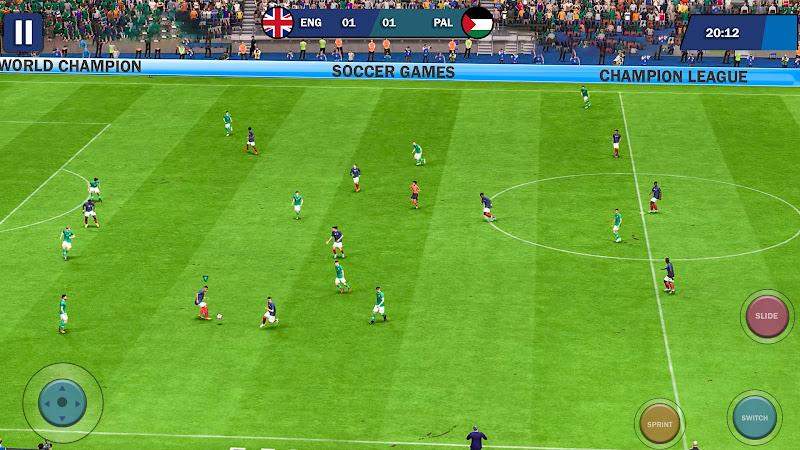The image size is (800, 450).
Task: Hit the Switch player button
Action: coord(754,416)
